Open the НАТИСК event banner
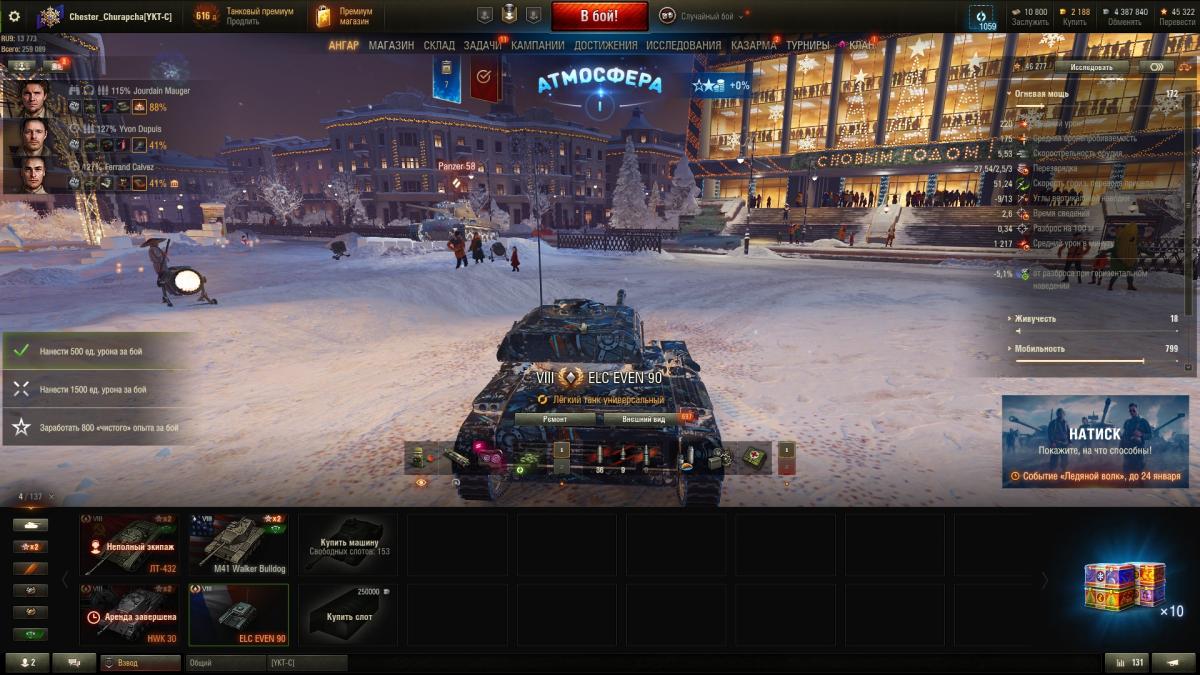1200x675 pixels. pos(1094,441)
